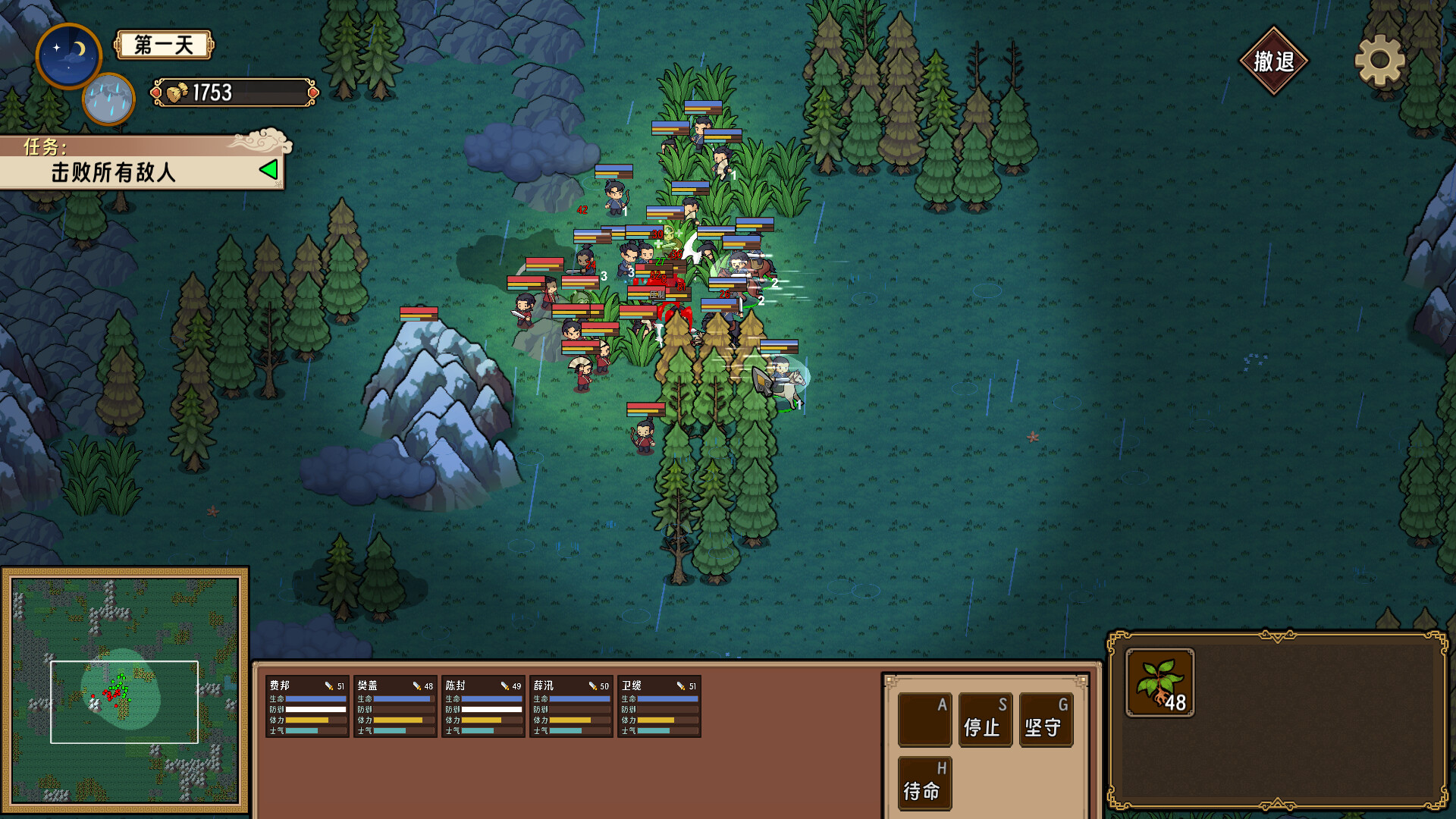Screen dimensions: 1456x819
Task: Issue the 停止 stop command
Action: click(984, 720)
